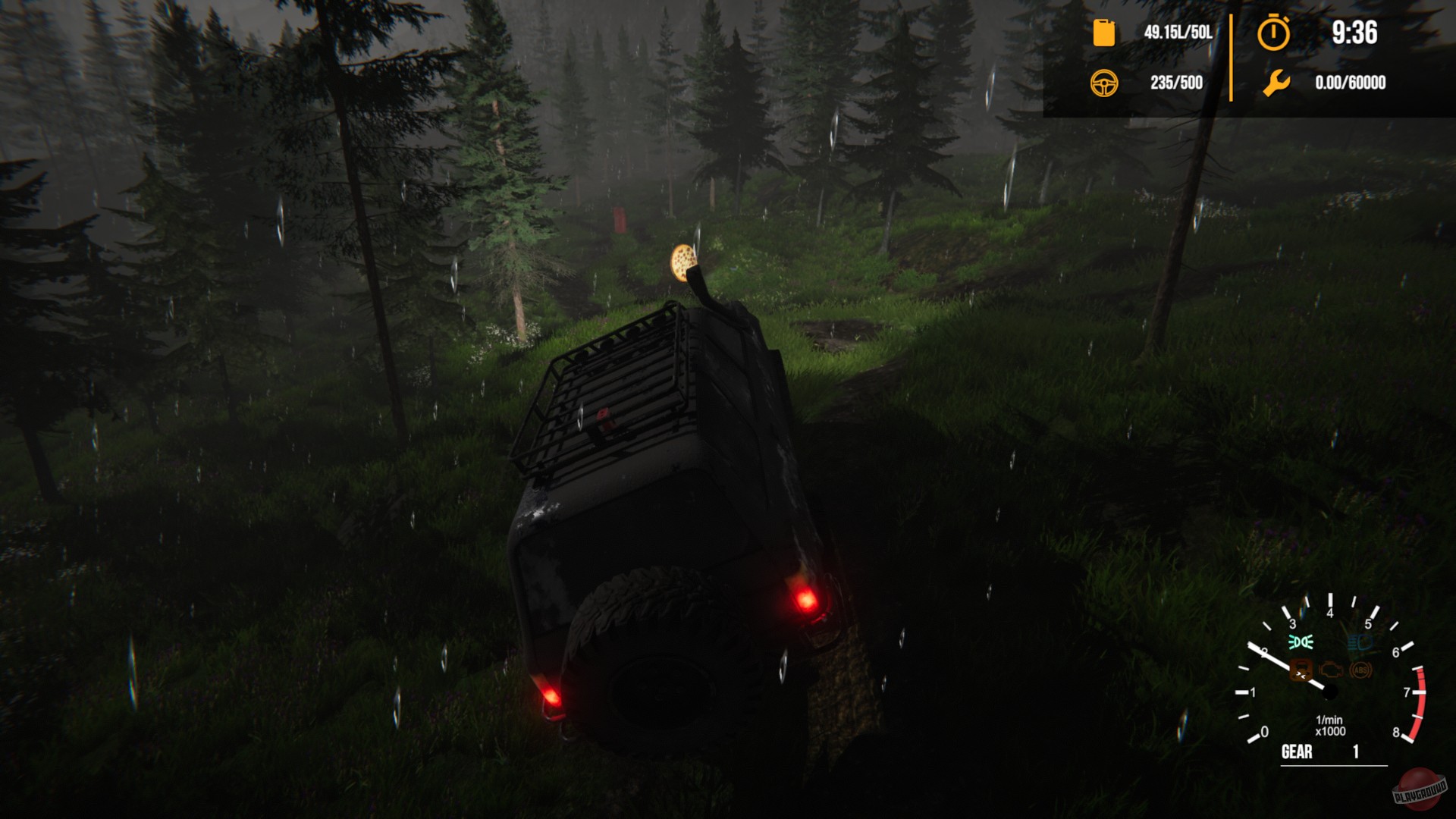1456x819 pixels.
Task: Toggle the high beams using the blue indicator
Action: [x=1360, y=642]
